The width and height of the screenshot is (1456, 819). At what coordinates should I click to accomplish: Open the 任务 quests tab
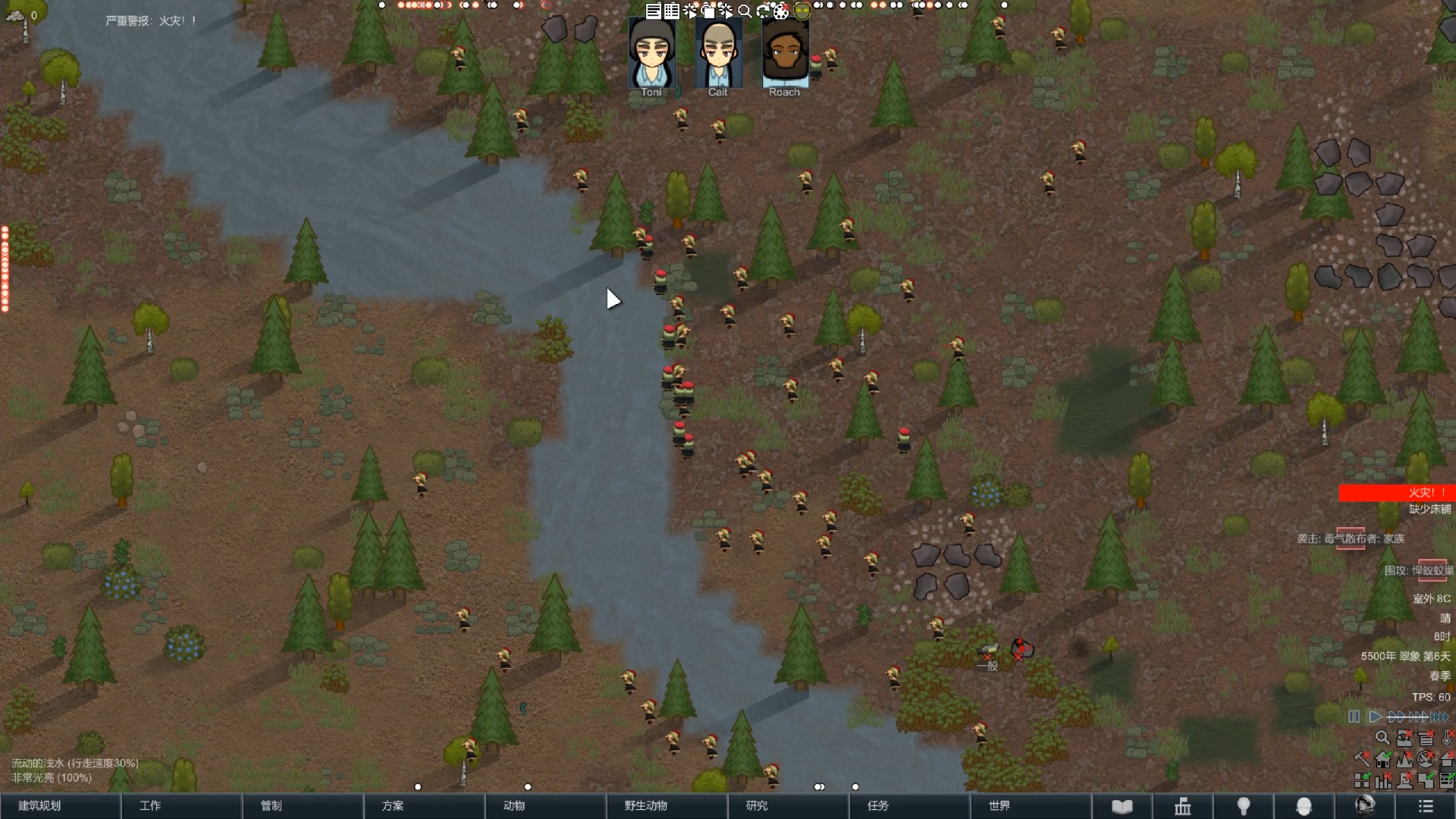point(909,805)
